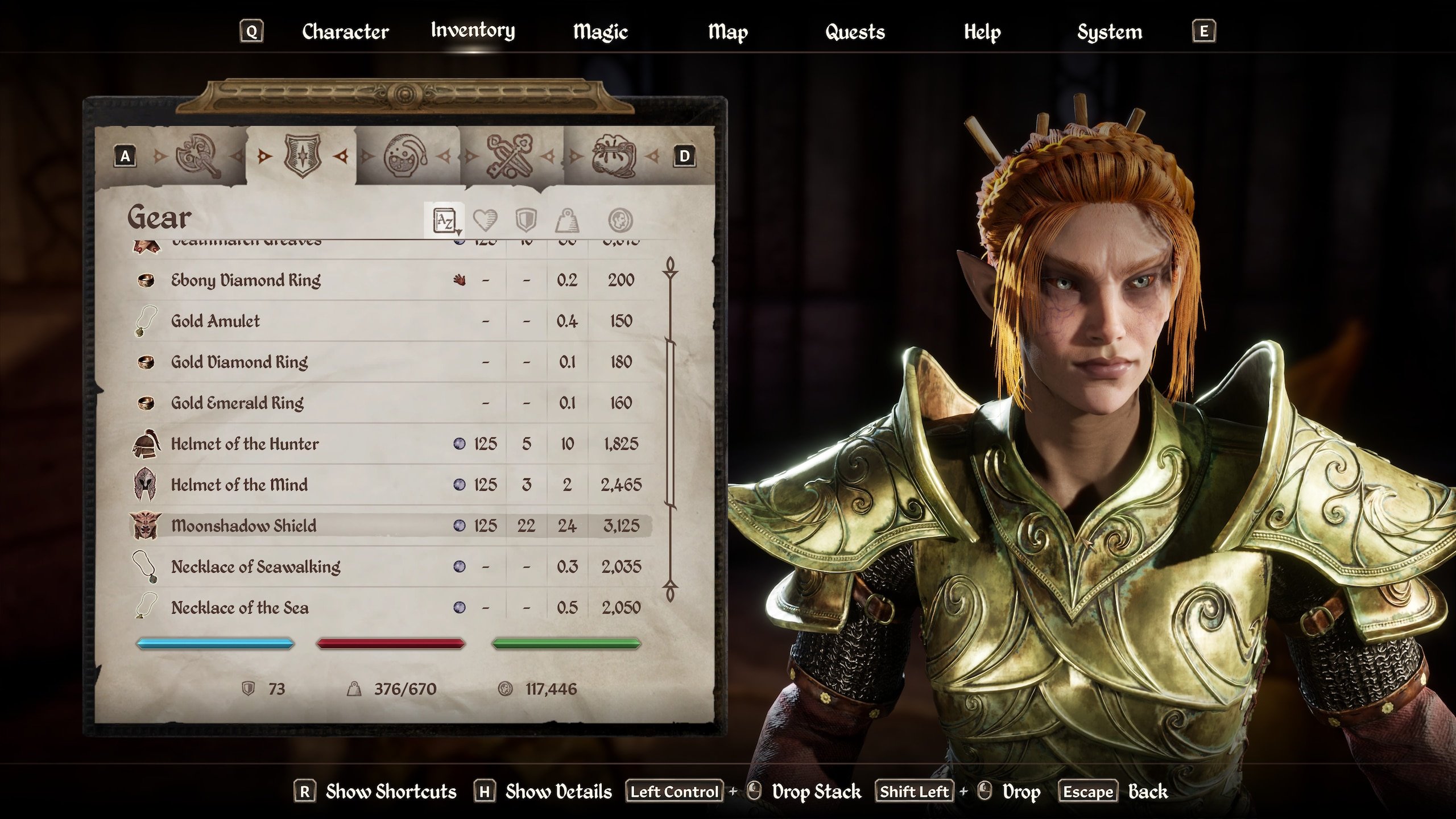Screen dimensions: 1456x819
Task: Open the Help menu
Action: (982, 31)
